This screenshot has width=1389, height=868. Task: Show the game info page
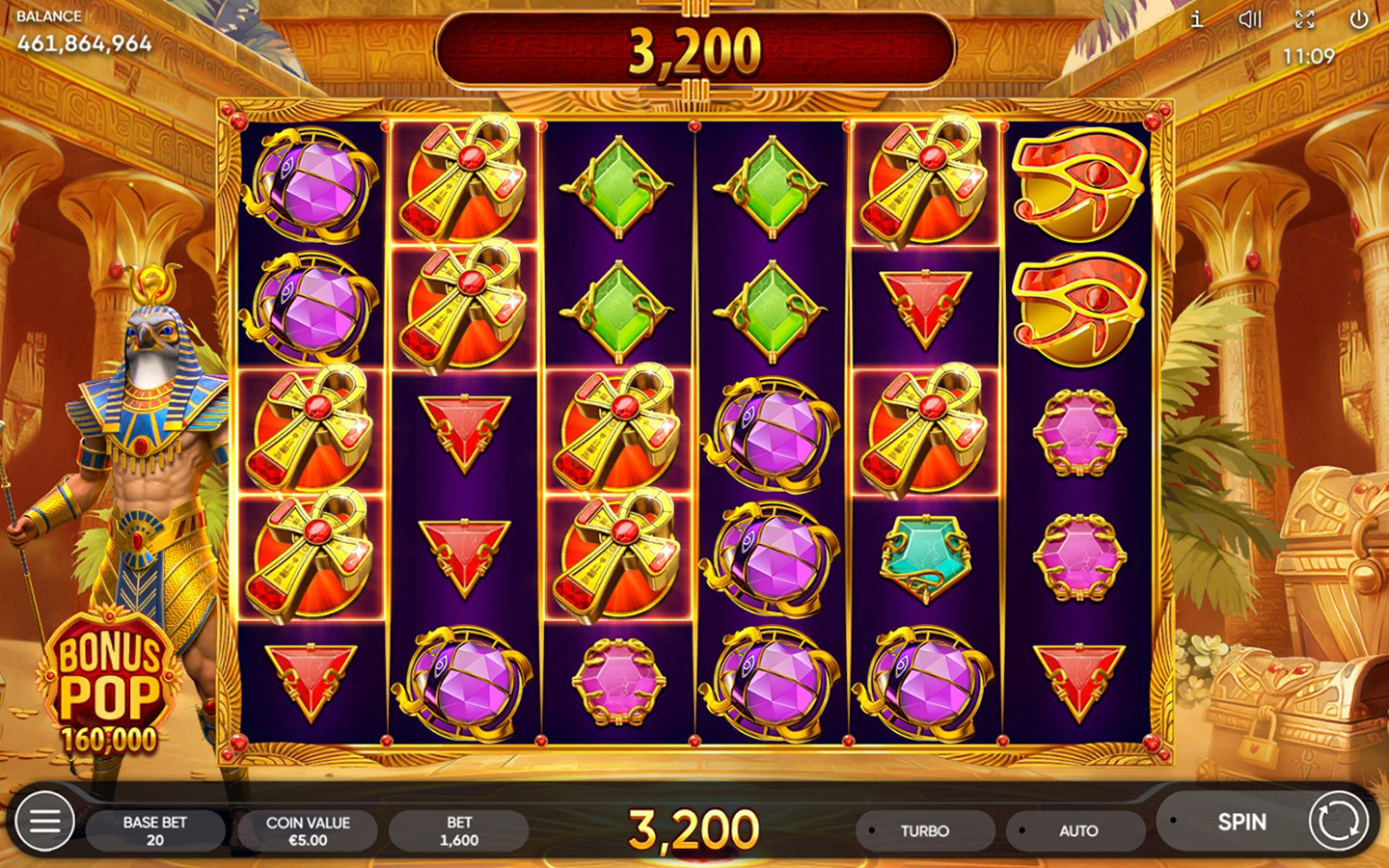click(1197, 19)
